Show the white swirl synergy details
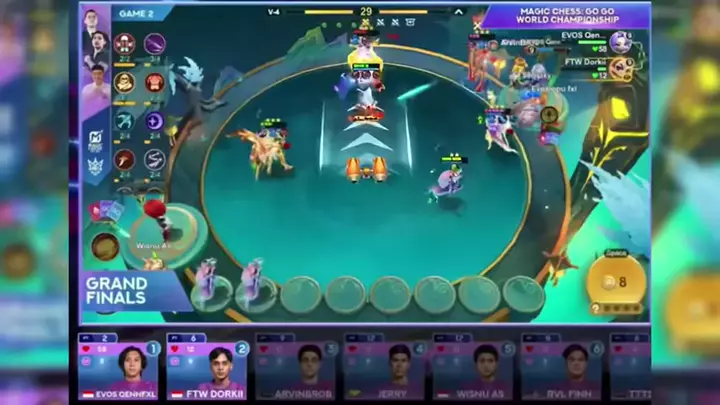The image size is (720, 405). coord(155,159)
